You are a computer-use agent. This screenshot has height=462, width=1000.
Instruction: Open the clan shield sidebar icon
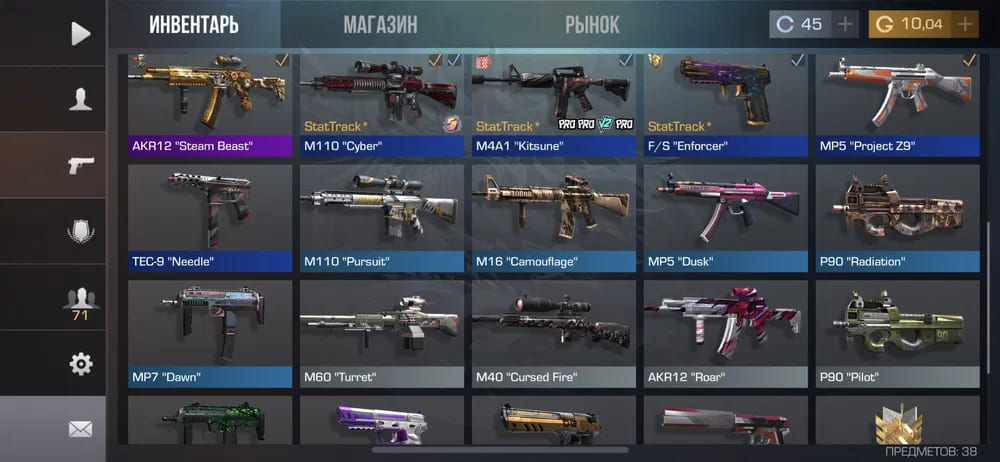[x=80, y=231]
